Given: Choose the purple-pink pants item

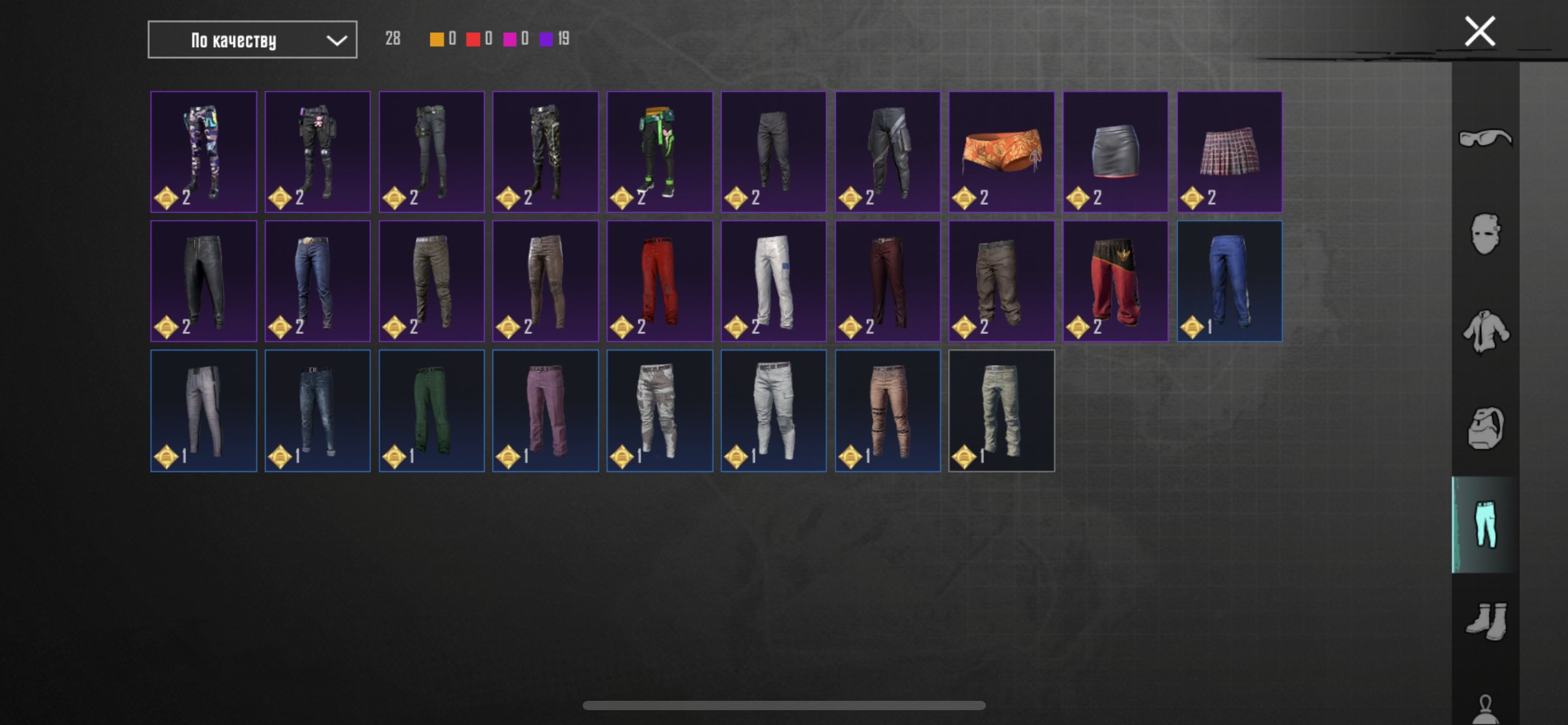Looking at the screenshot, I should (546, 410).
